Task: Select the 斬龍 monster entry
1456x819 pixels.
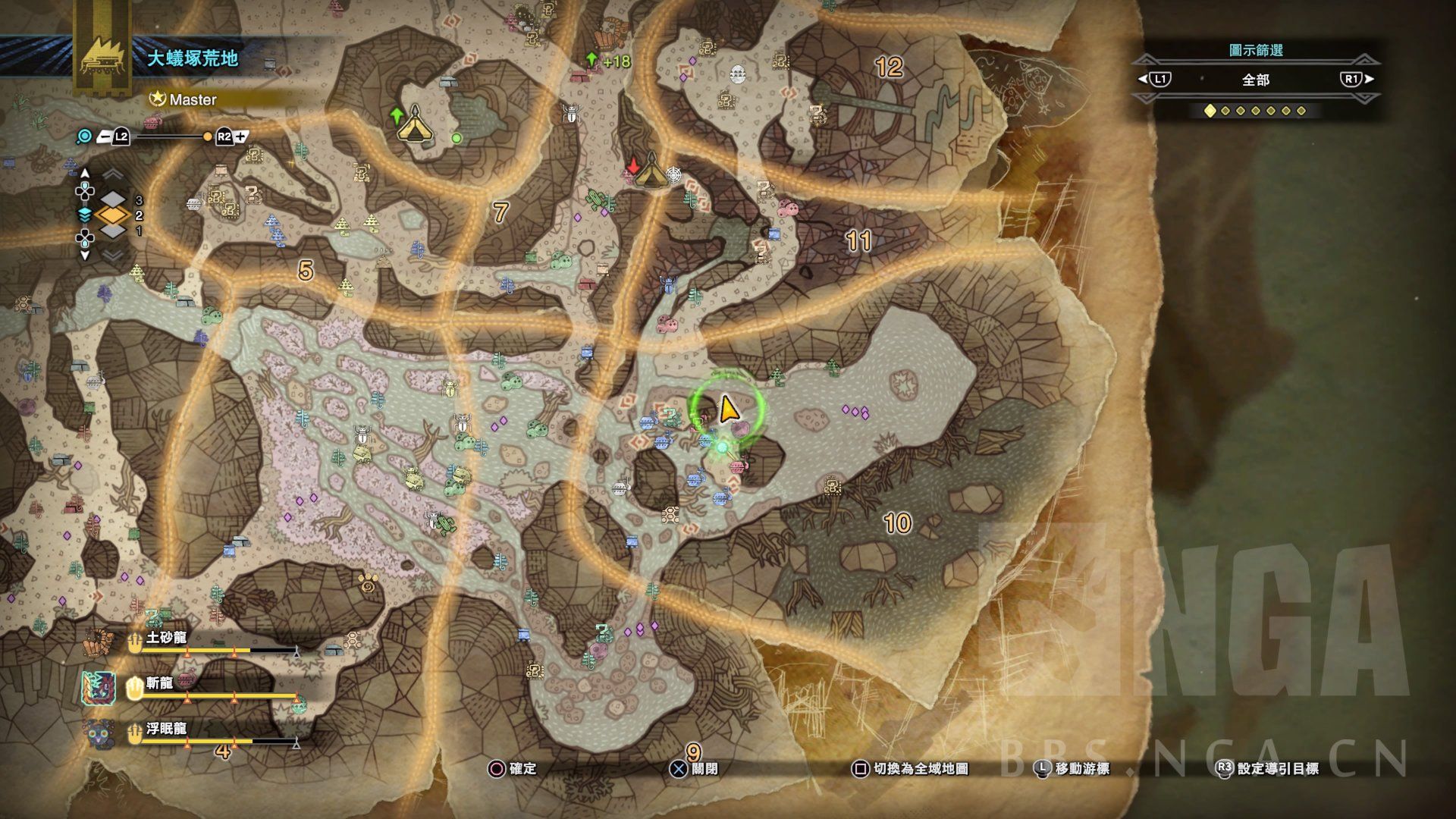Action: (159, 684)
